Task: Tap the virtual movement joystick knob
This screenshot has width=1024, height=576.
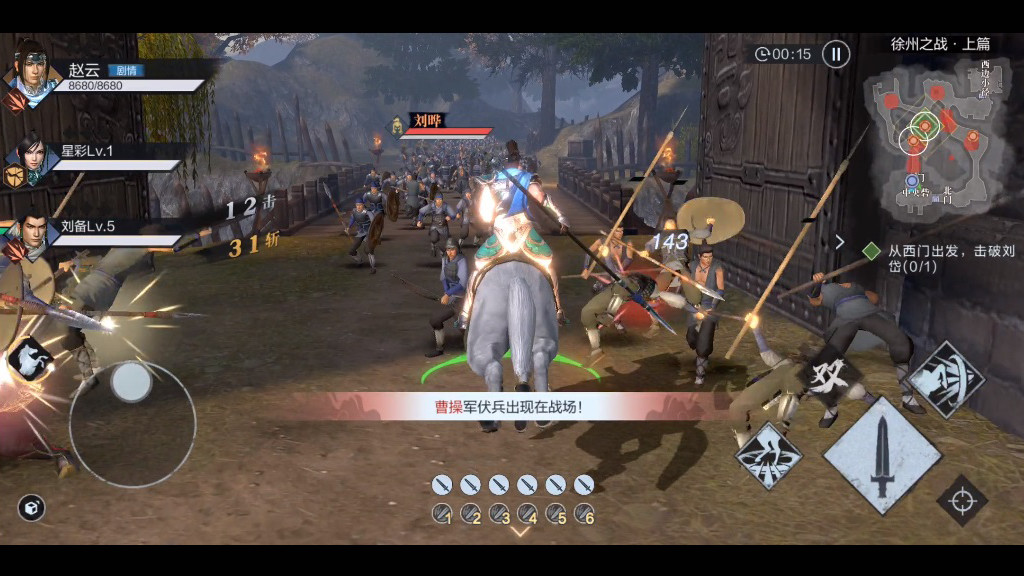Action: coord(131,382)
